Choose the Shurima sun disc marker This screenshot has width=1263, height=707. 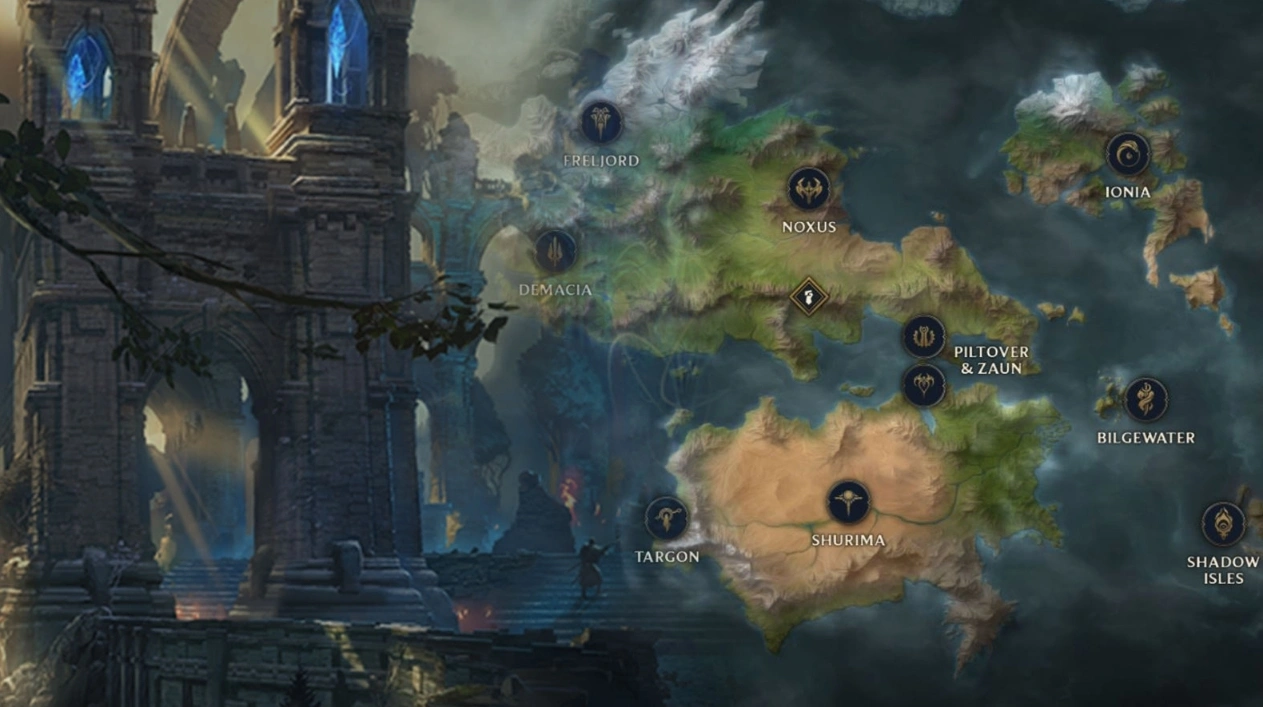(848, 502)
